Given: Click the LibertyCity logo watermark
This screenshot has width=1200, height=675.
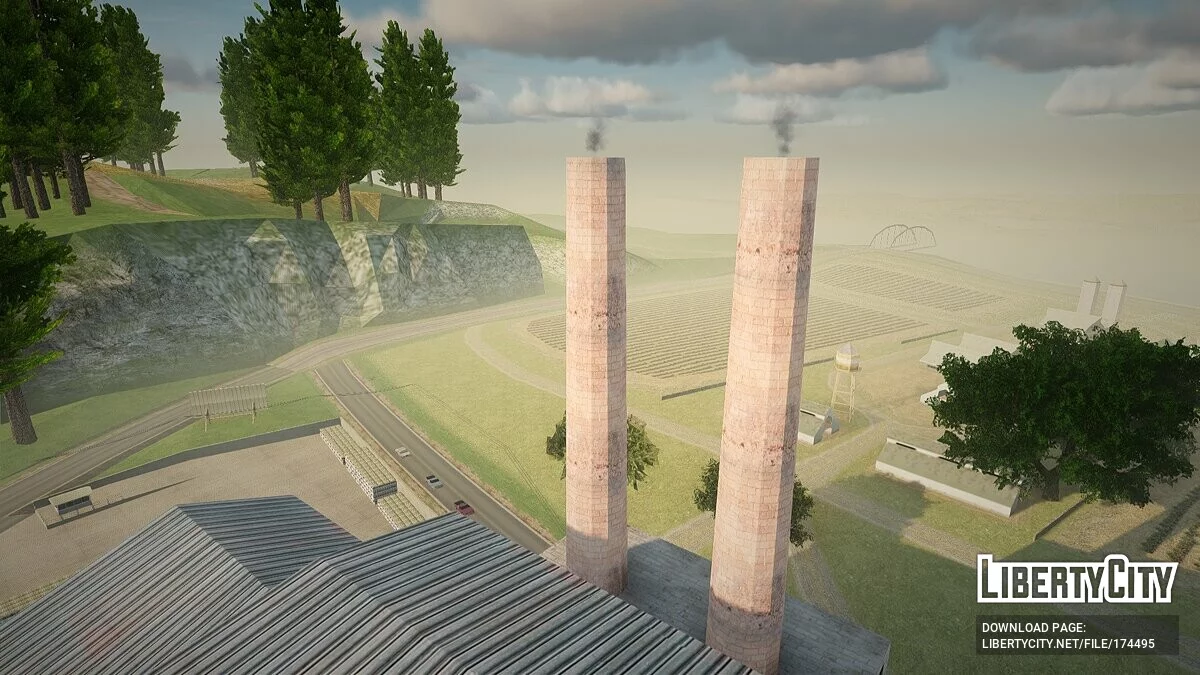Looking at the screenshot, I should tap(1076, 579).
